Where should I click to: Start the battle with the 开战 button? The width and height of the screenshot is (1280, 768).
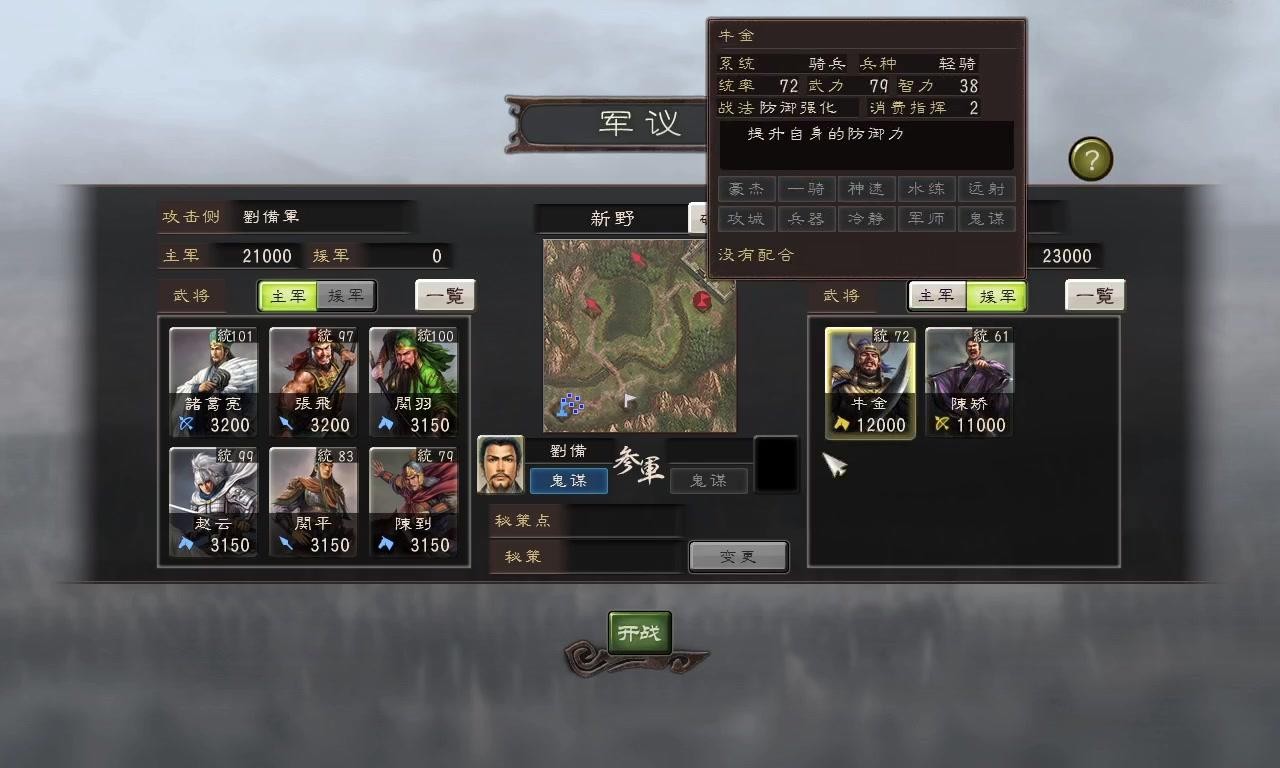640,633
